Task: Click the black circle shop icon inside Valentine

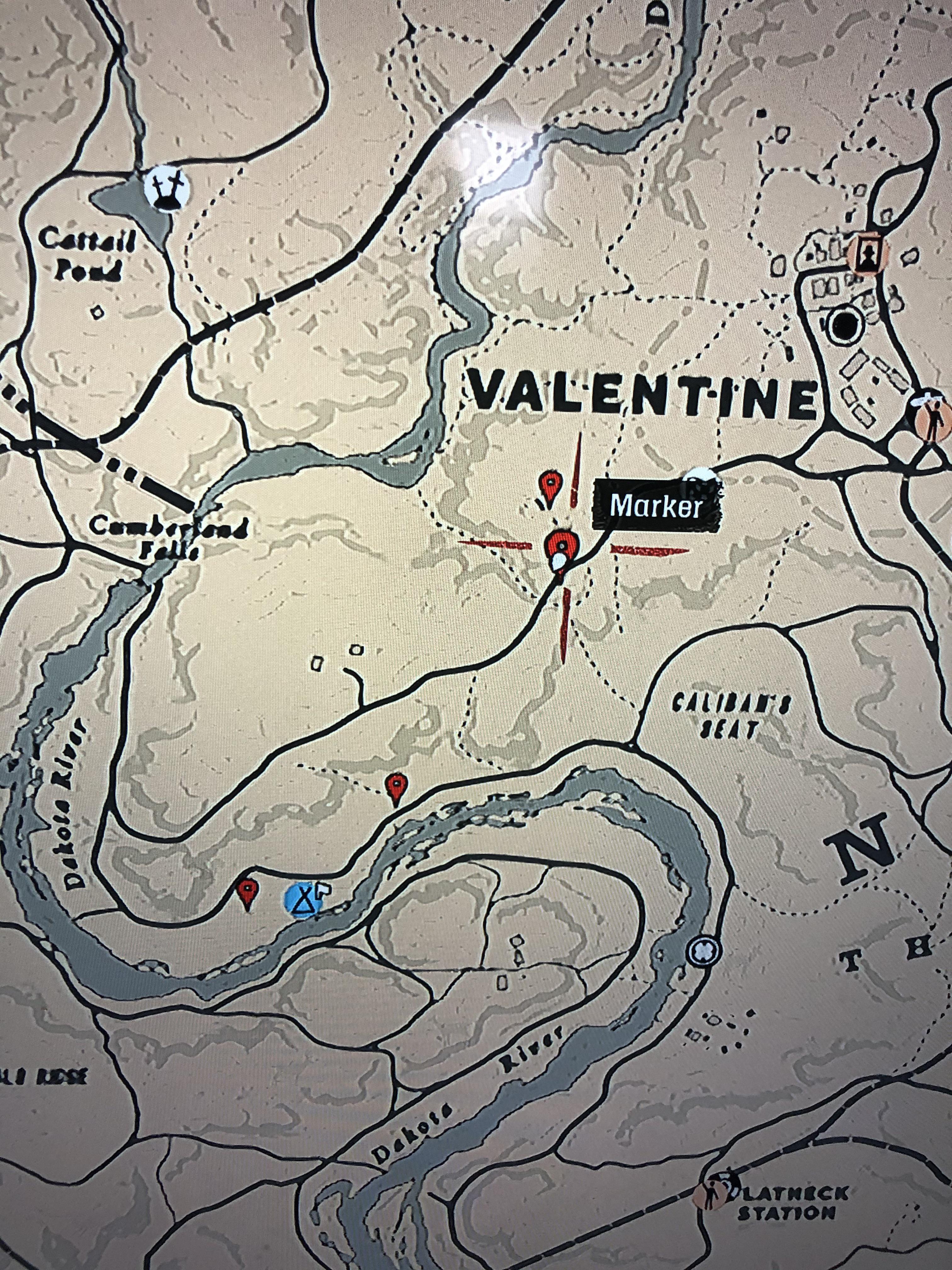Action: [x=846, y=324]
